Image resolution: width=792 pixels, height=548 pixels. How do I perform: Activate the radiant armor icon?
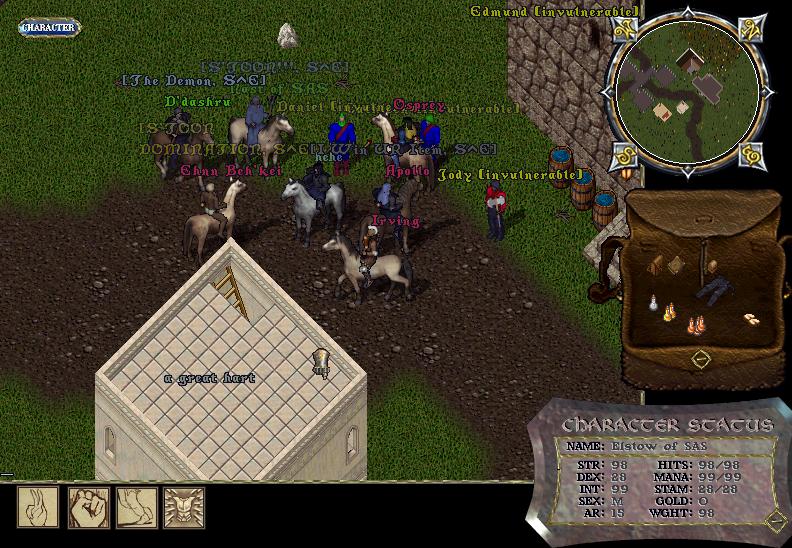[x=183, y=507]
